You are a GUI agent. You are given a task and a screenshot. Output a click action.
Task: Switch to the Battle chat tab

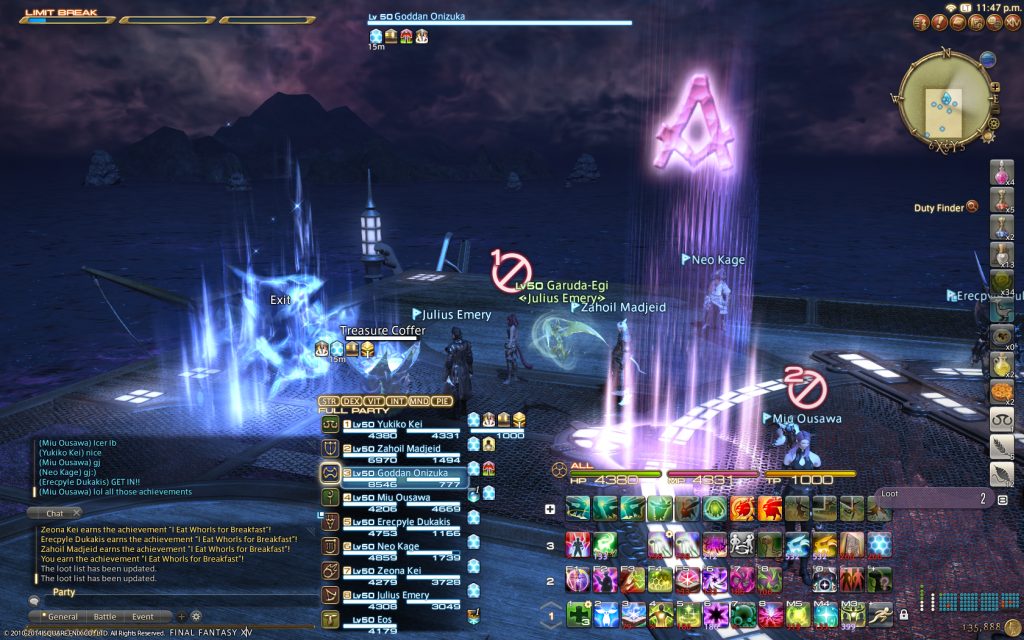tap(103, 617)
